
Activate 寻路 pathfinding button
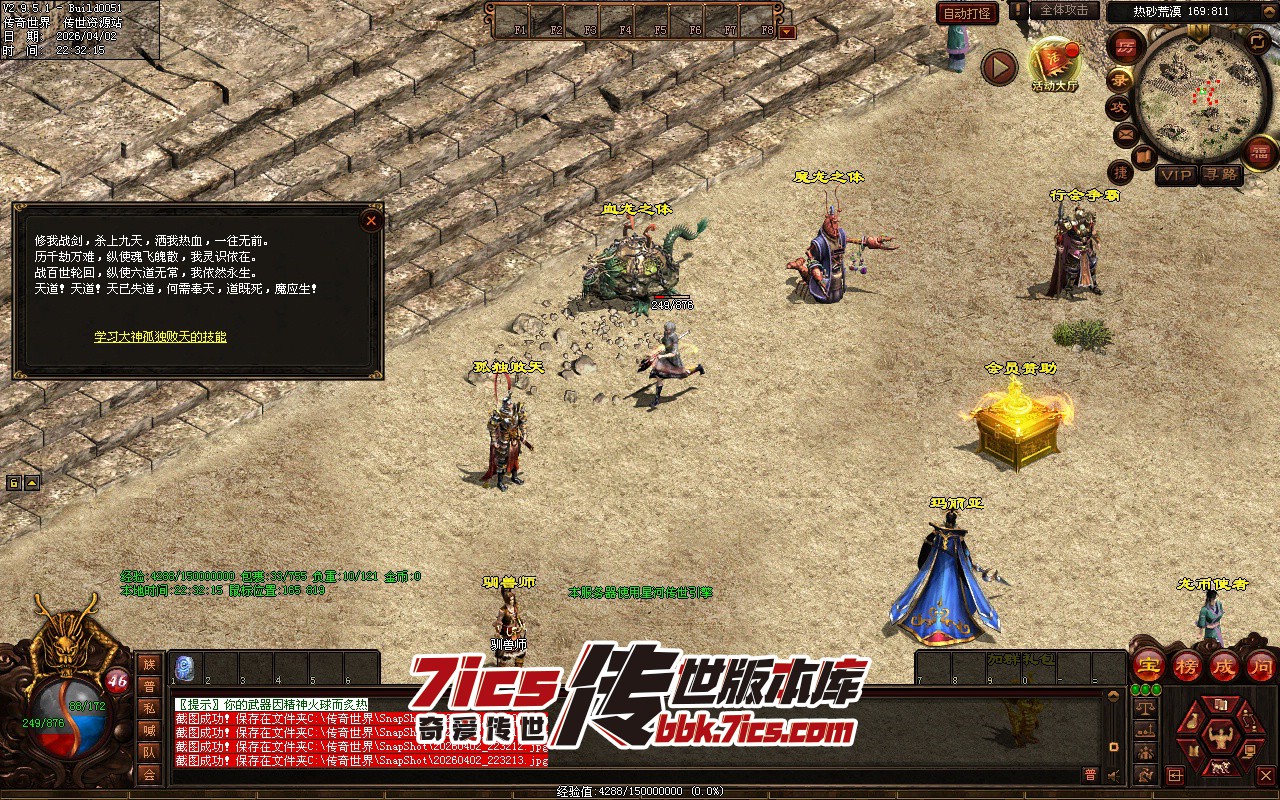click(x=1220, y=175)
